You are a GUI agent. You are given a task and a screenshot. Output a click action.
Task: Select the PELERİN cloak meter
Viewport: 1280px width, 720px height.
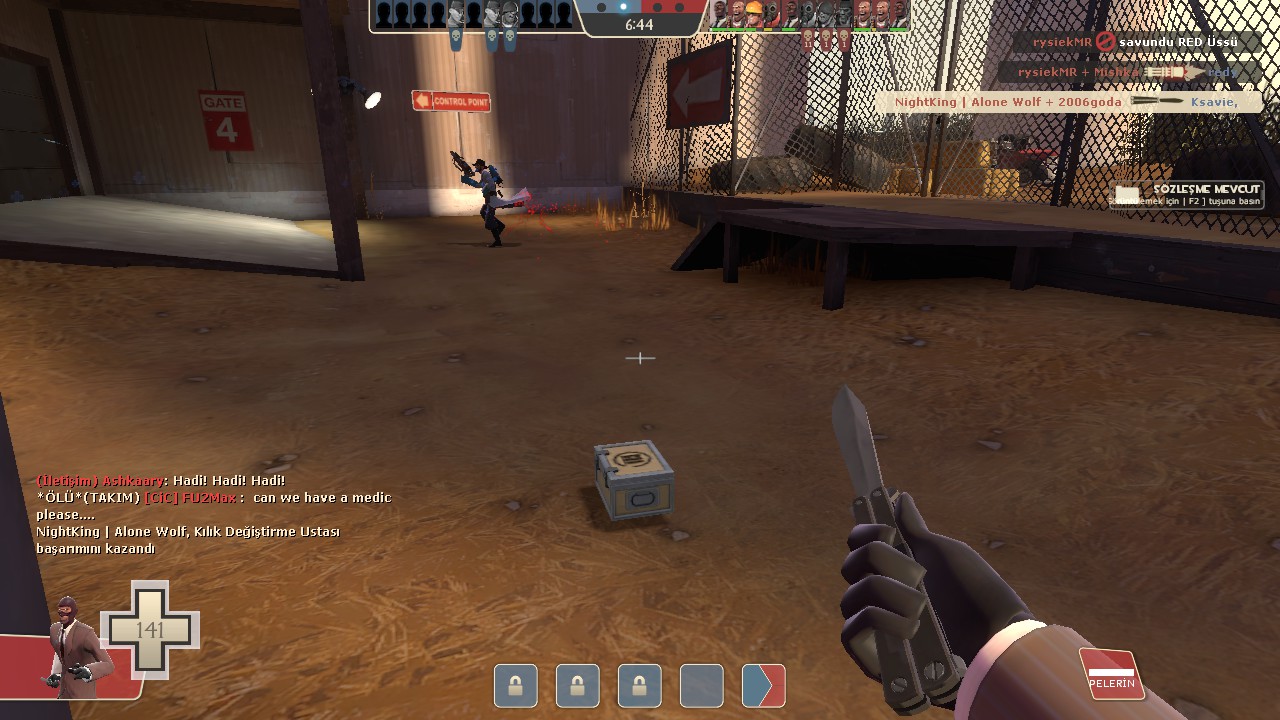tap(1112, 673)
